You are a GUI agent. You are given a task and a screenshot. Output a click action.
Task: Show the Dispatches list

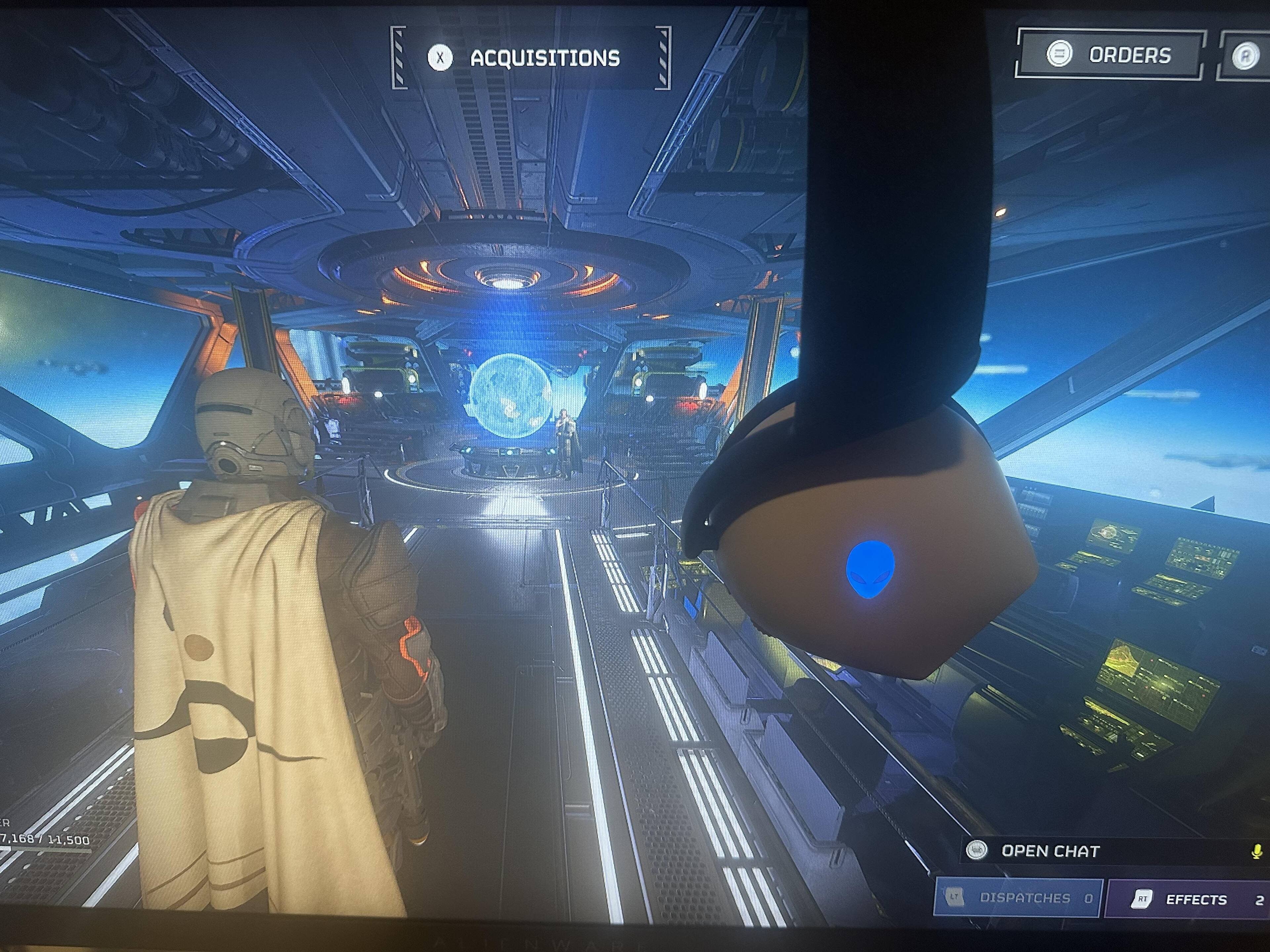(1017, 898)
